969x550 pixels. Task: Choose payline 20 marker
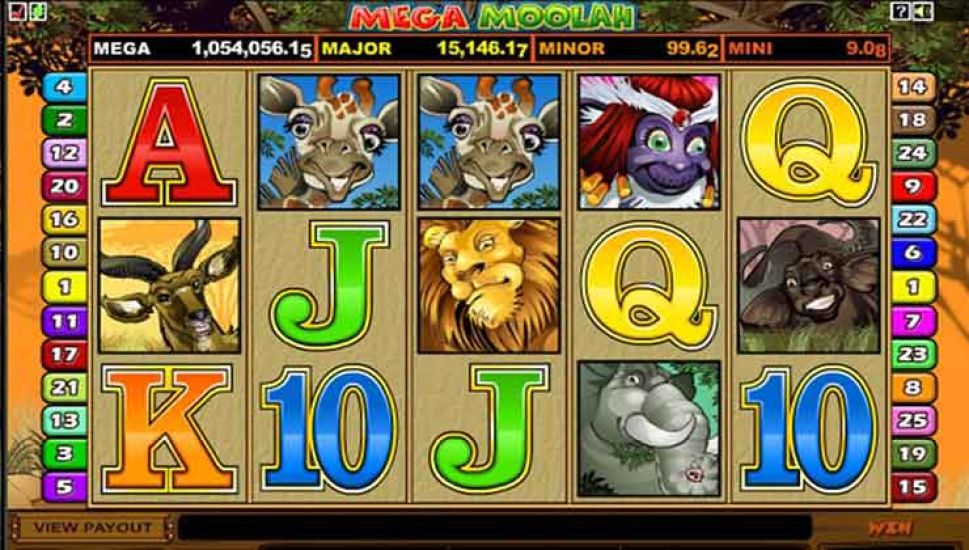[64, 186]
